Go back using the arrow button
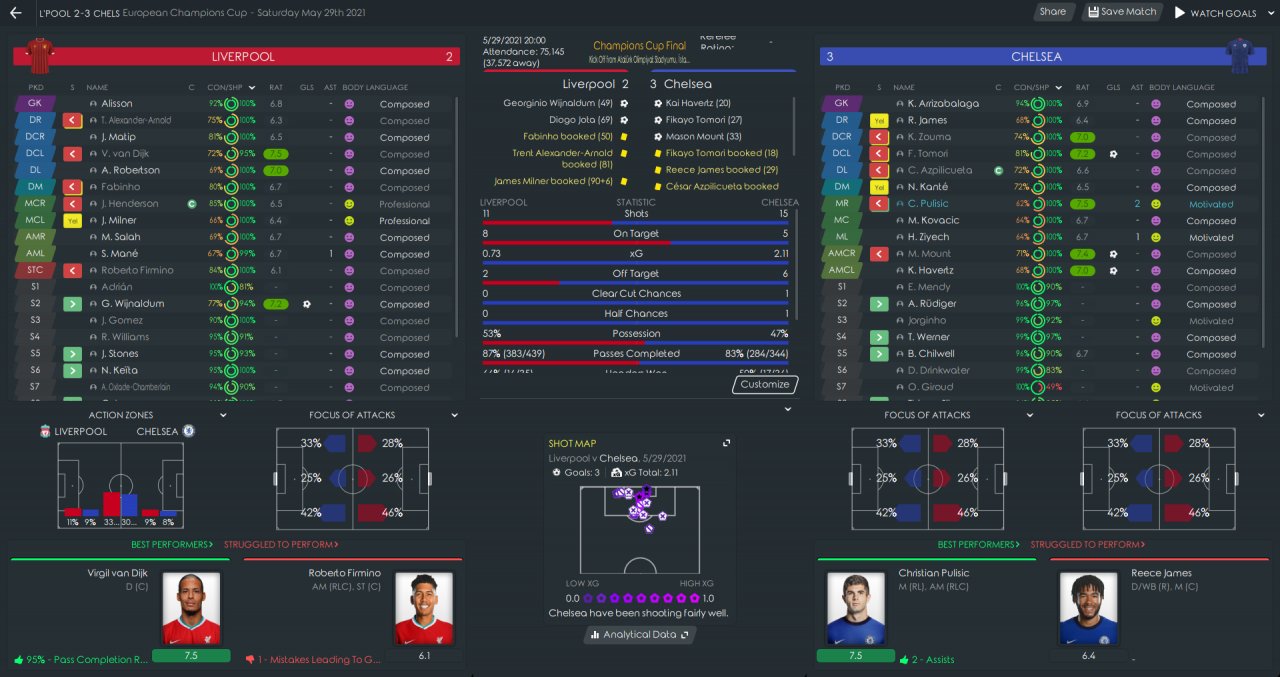 point(15,13)
